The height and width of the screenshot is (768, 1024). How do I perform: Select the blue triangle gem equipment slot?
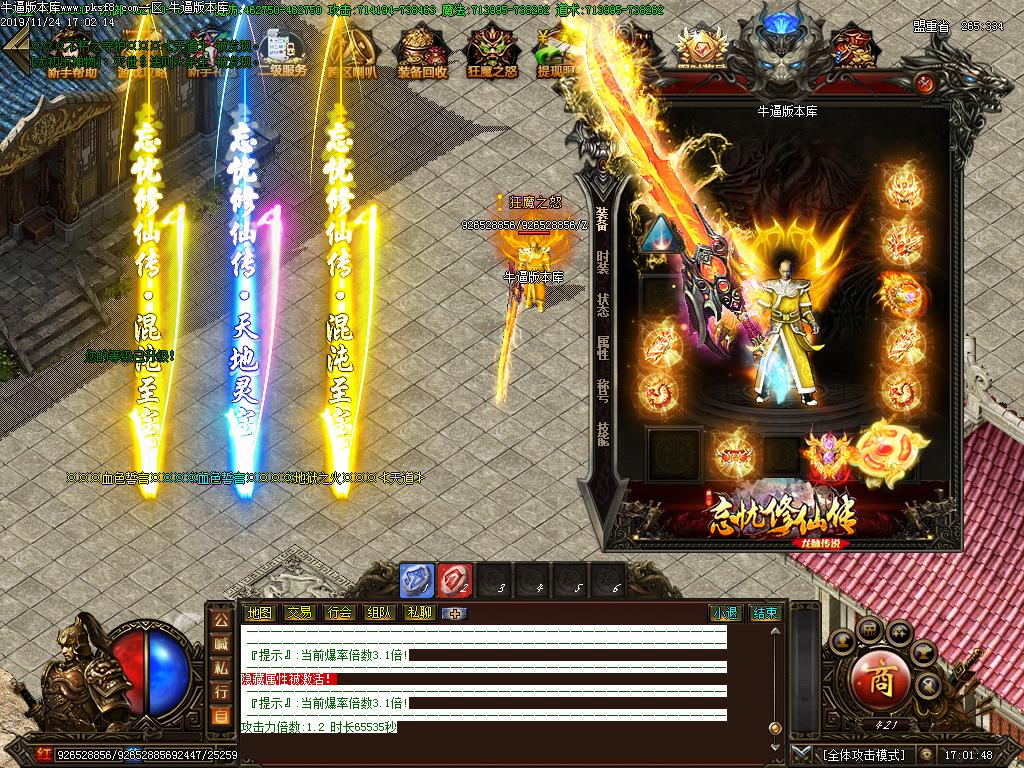(659, 234)
